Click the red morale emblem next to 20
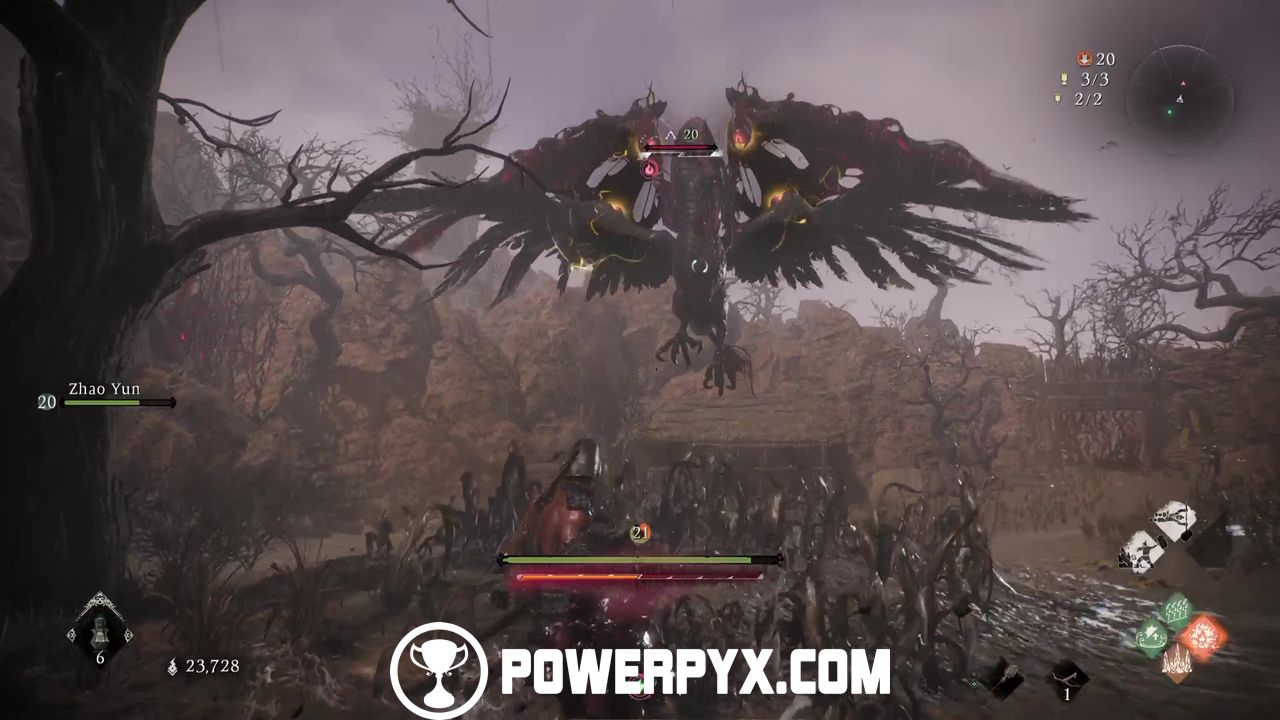The image size is (1280, 720). tap(1084, 58)
